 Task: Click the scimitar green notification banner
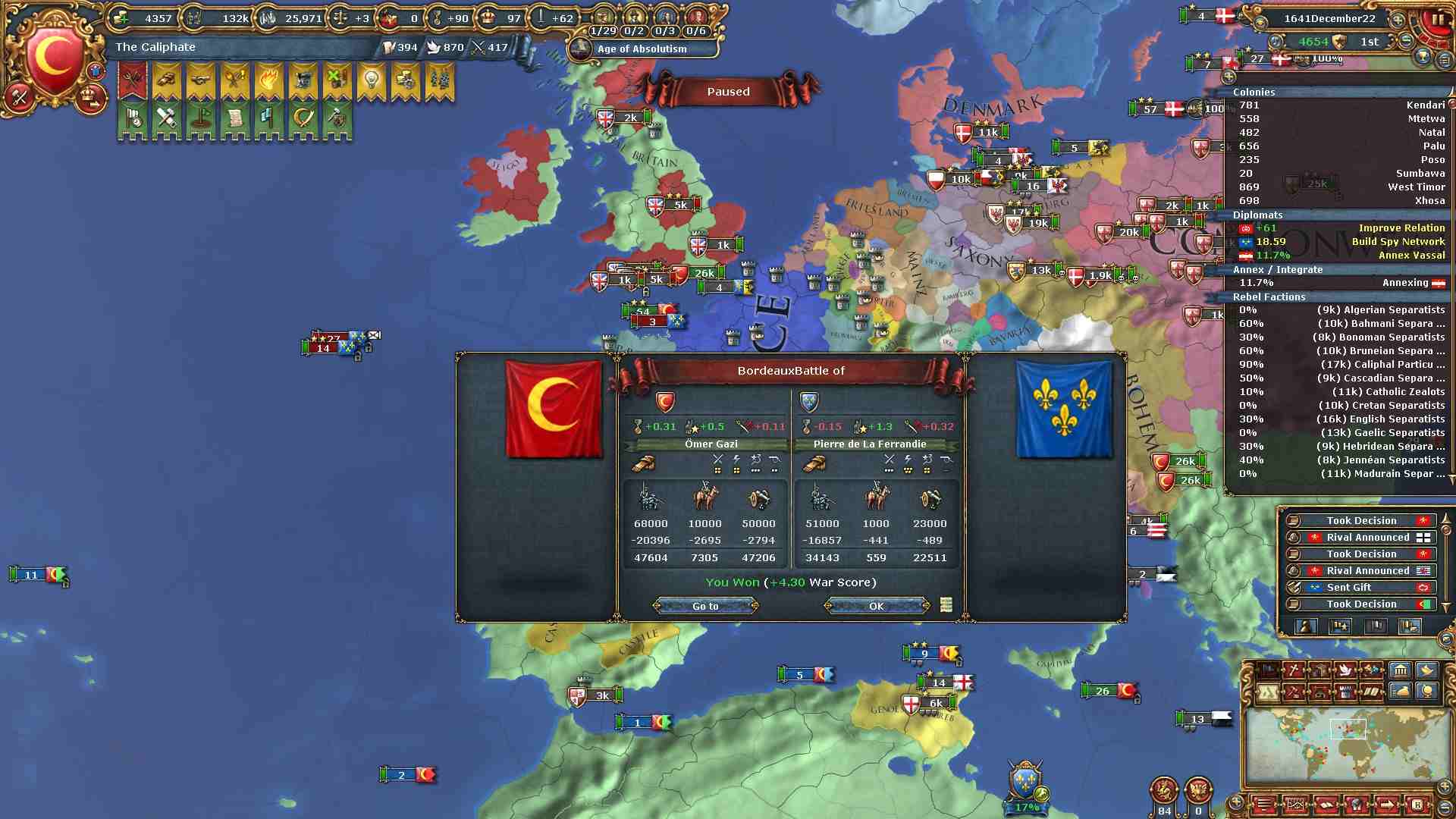coord(303,119)
